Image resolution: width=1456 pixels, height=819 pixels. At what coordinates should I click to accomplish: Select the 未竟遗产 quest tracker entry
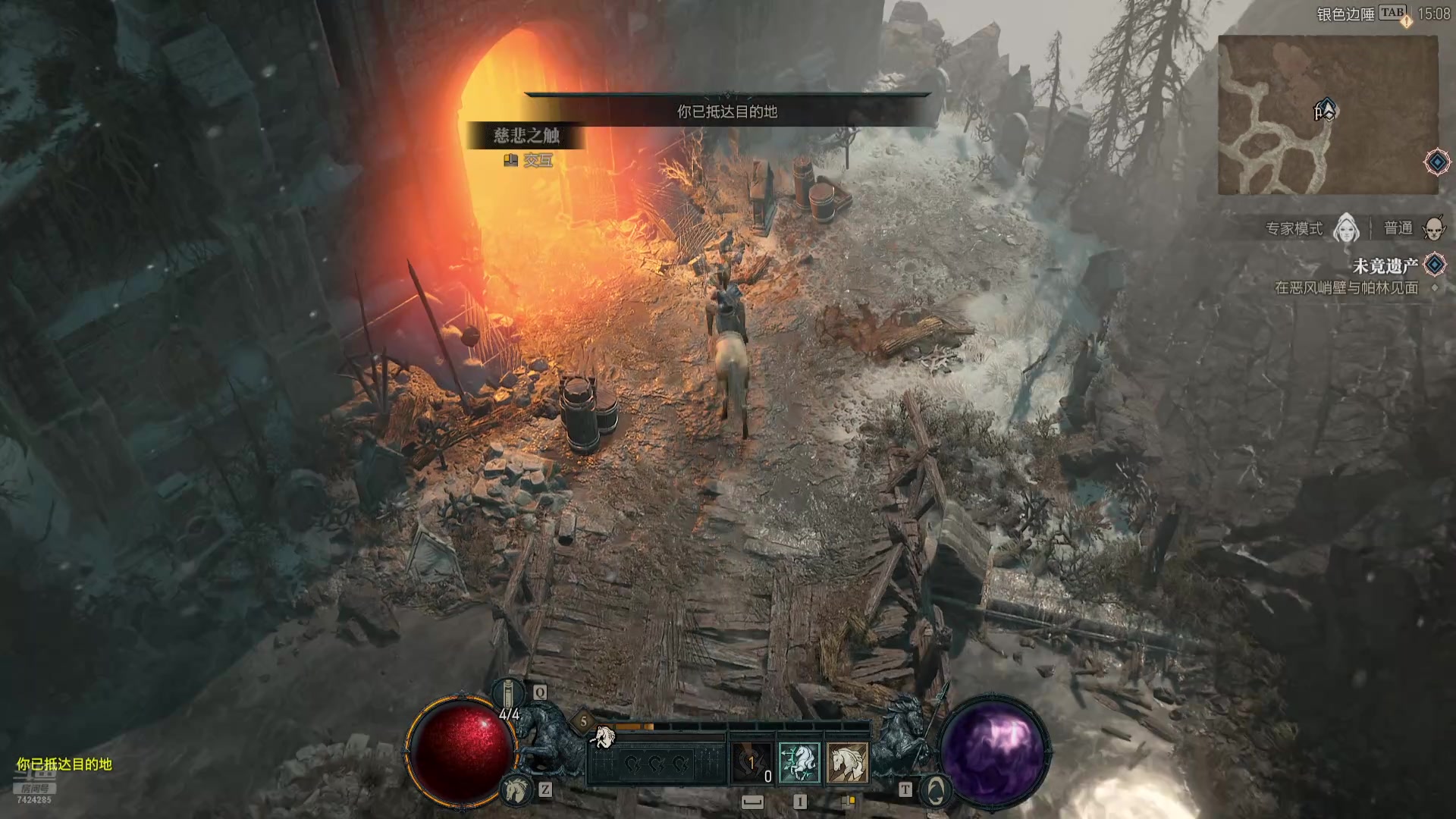1385,266
